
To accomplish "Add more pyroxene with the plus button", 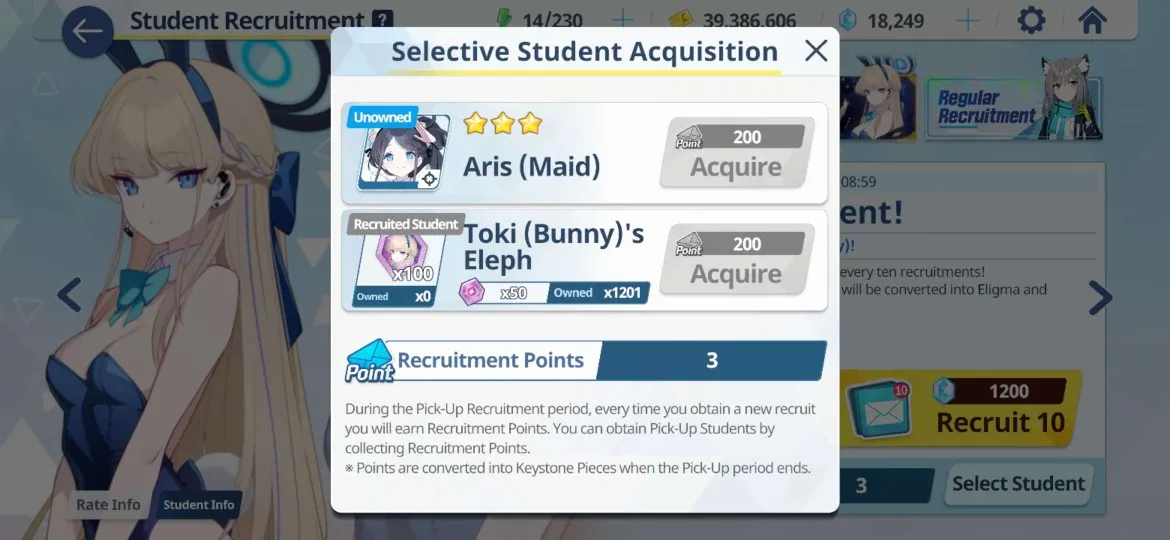I will point(967,20).
